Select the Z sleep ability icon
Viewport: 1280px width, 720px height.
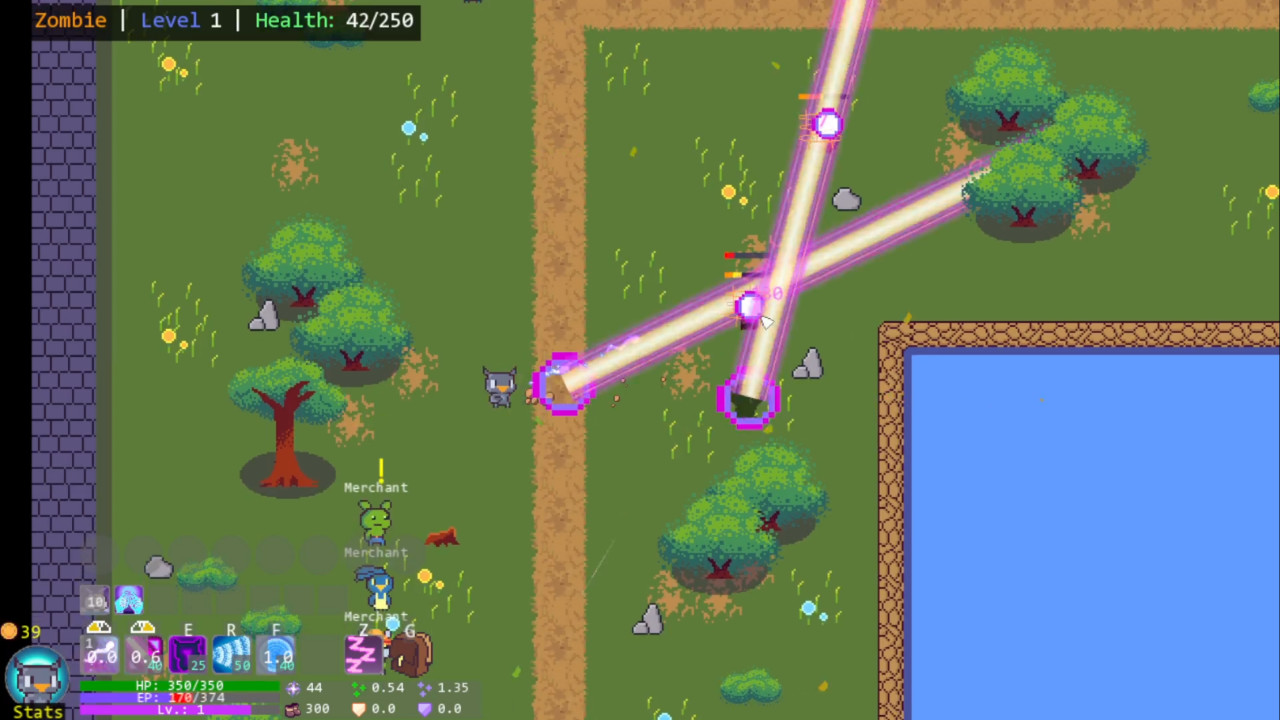[363, 655]
